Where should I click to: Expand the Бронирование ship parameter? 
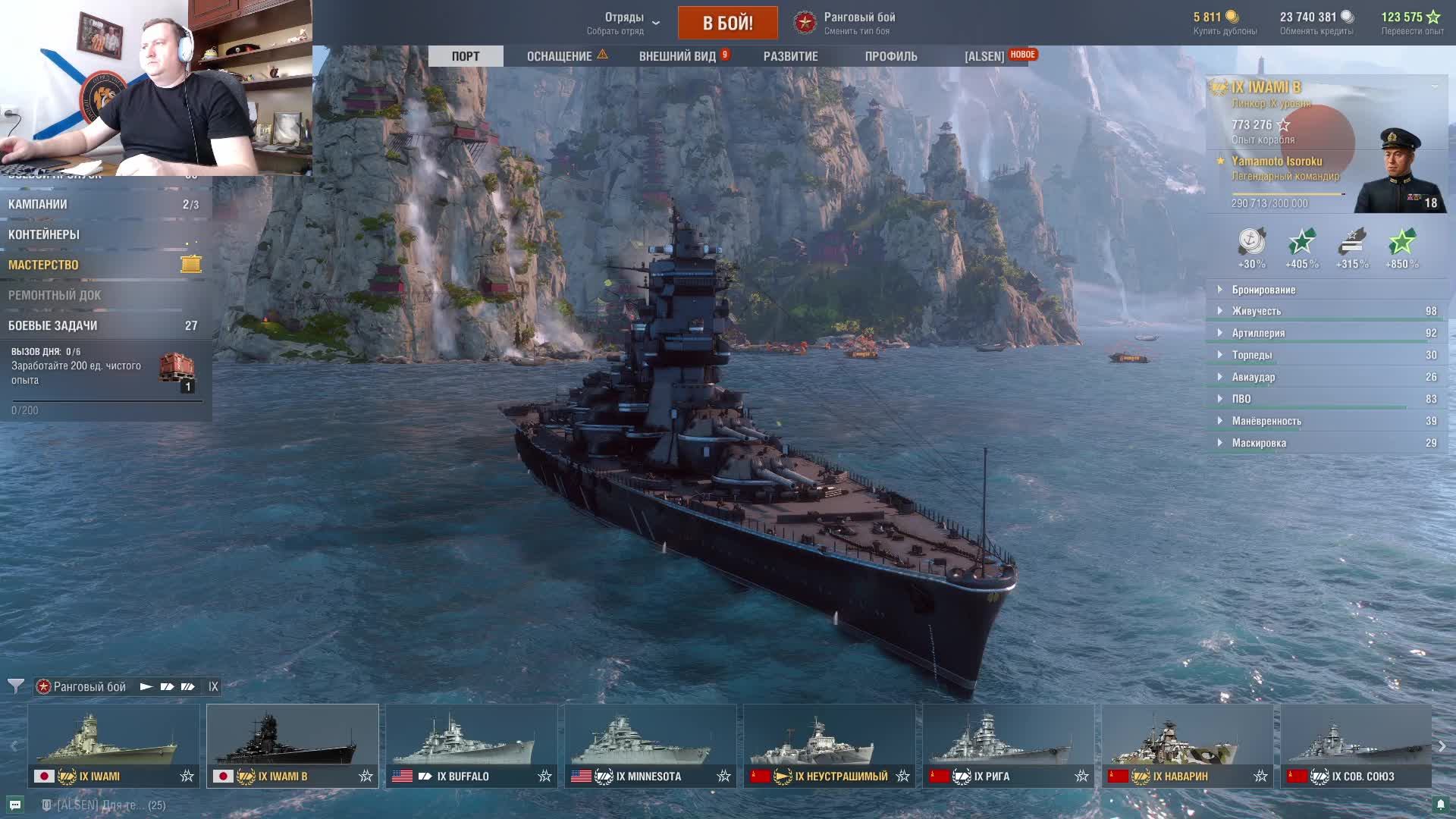1263,290
